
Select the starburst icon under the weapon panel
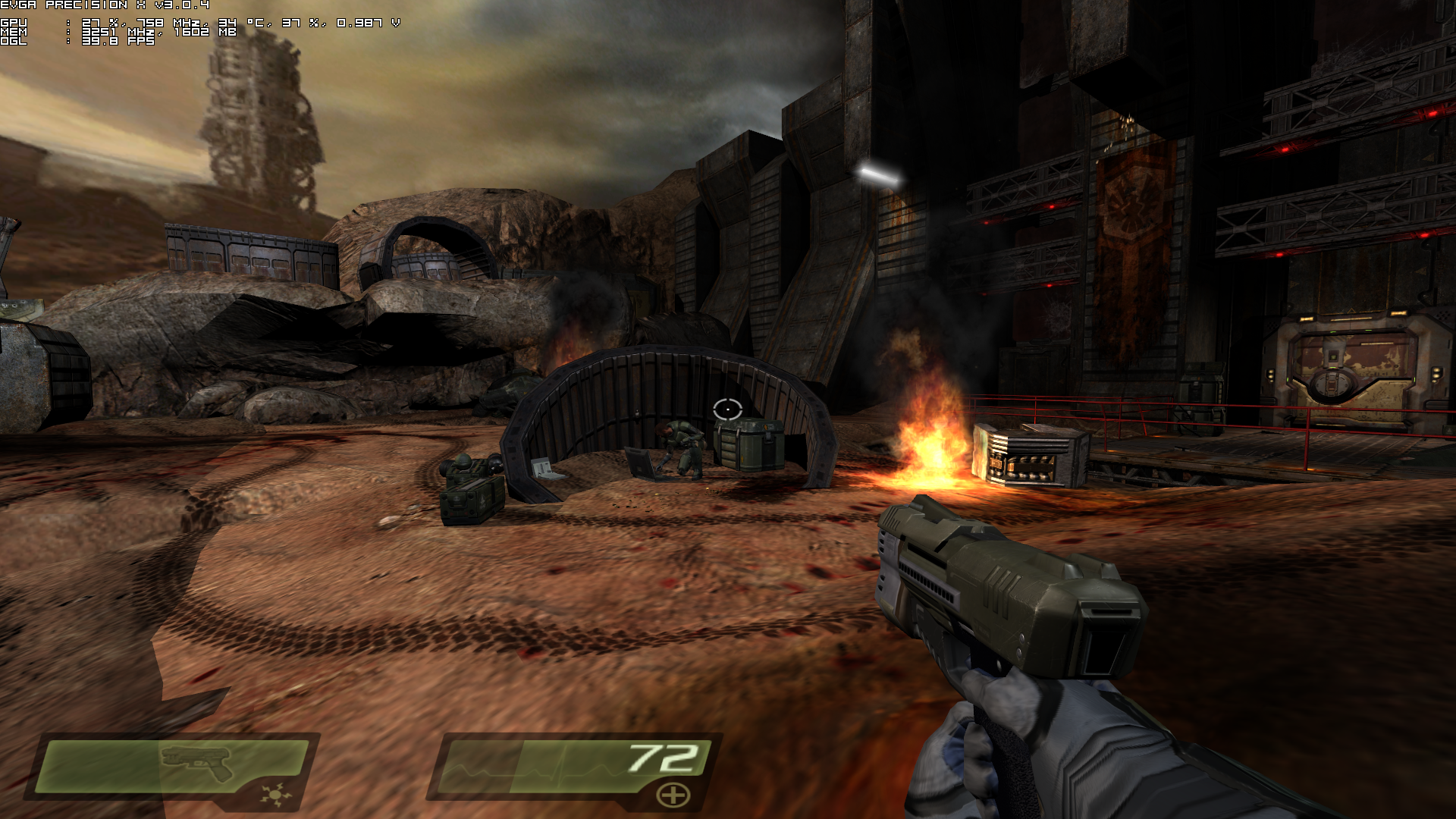(273, 795)
